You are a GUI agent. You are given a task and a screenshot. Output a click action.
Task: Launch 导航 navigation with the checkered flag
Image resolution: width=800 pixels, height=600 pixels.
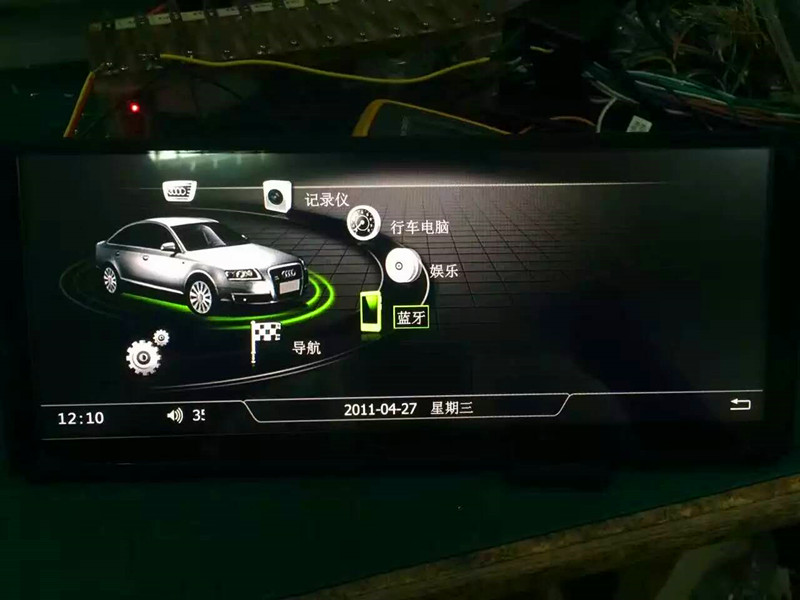266,342
